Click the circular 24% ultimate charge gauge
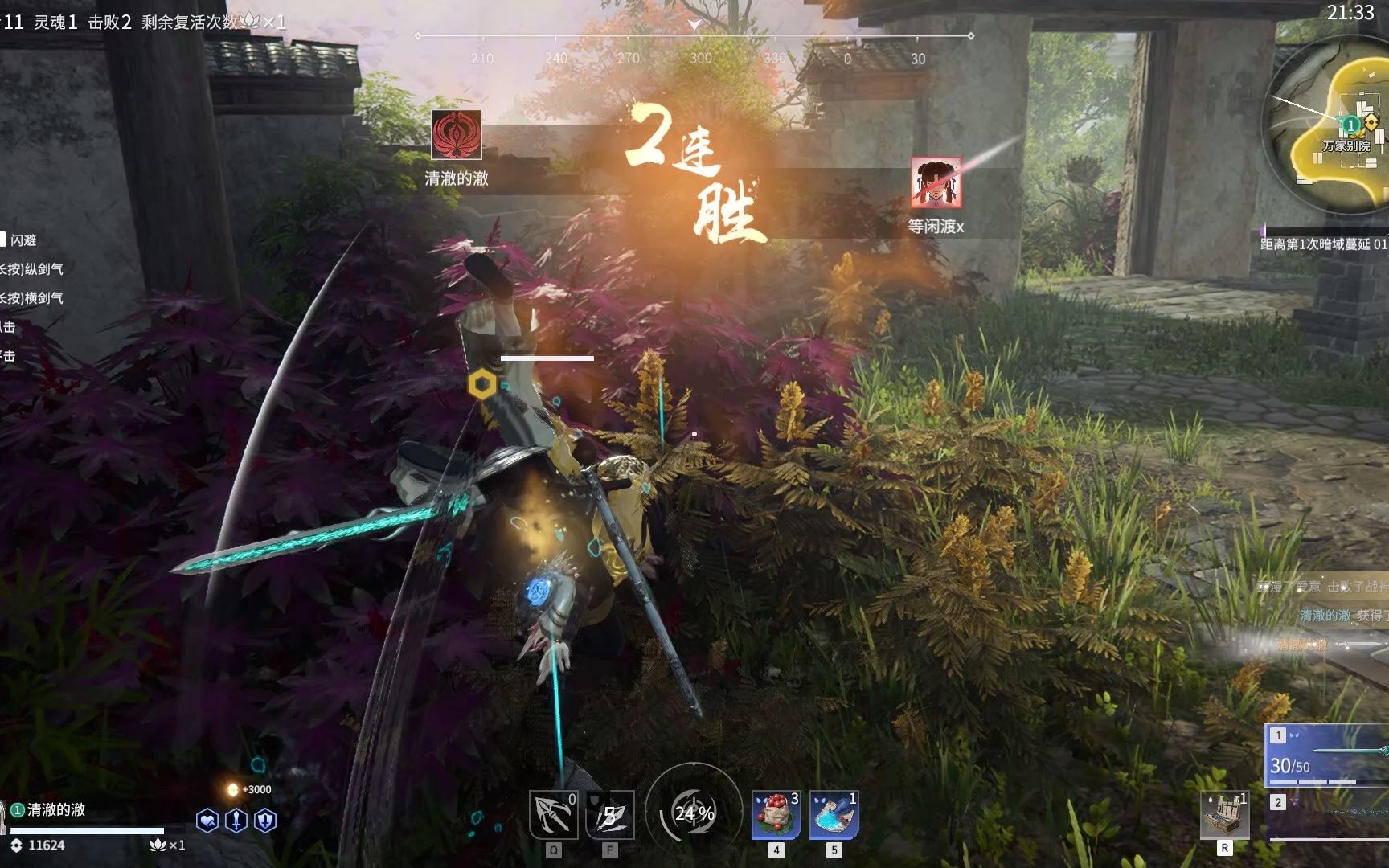Image resolution: width=1389 pixels, height=868 pixels. 694,813
